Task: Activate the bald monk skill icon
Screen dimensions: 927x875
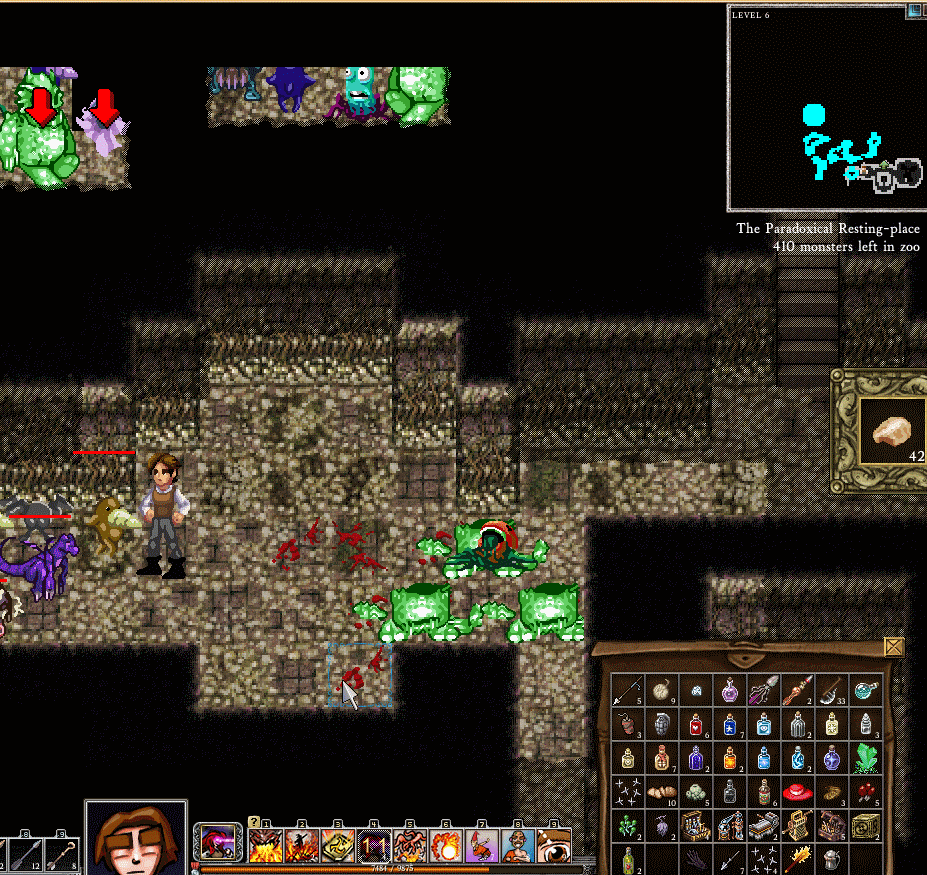Action: click(517, 846)
